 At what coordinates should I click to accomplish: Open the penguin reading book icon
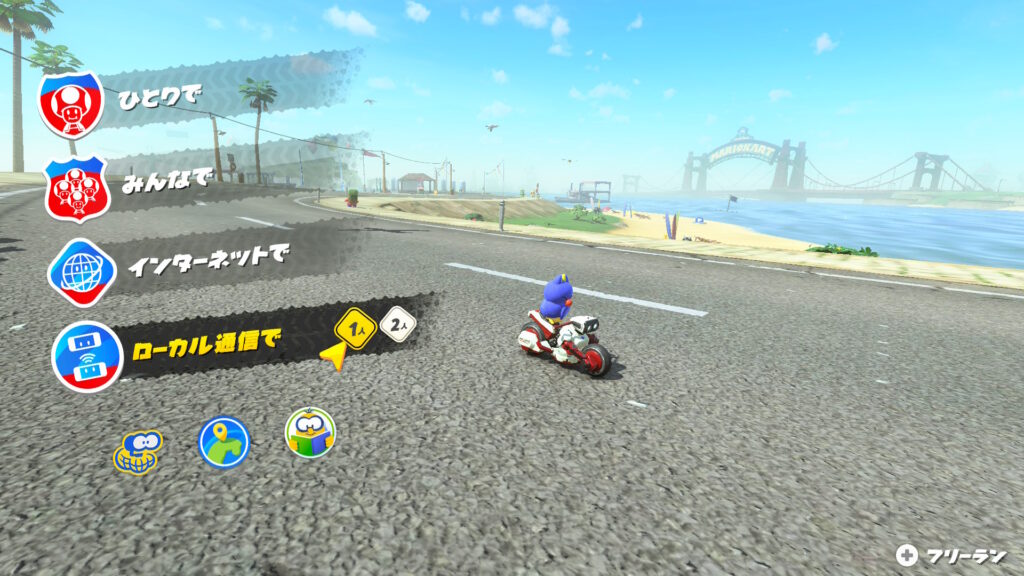pyautogui.click(x=310, y=433)
